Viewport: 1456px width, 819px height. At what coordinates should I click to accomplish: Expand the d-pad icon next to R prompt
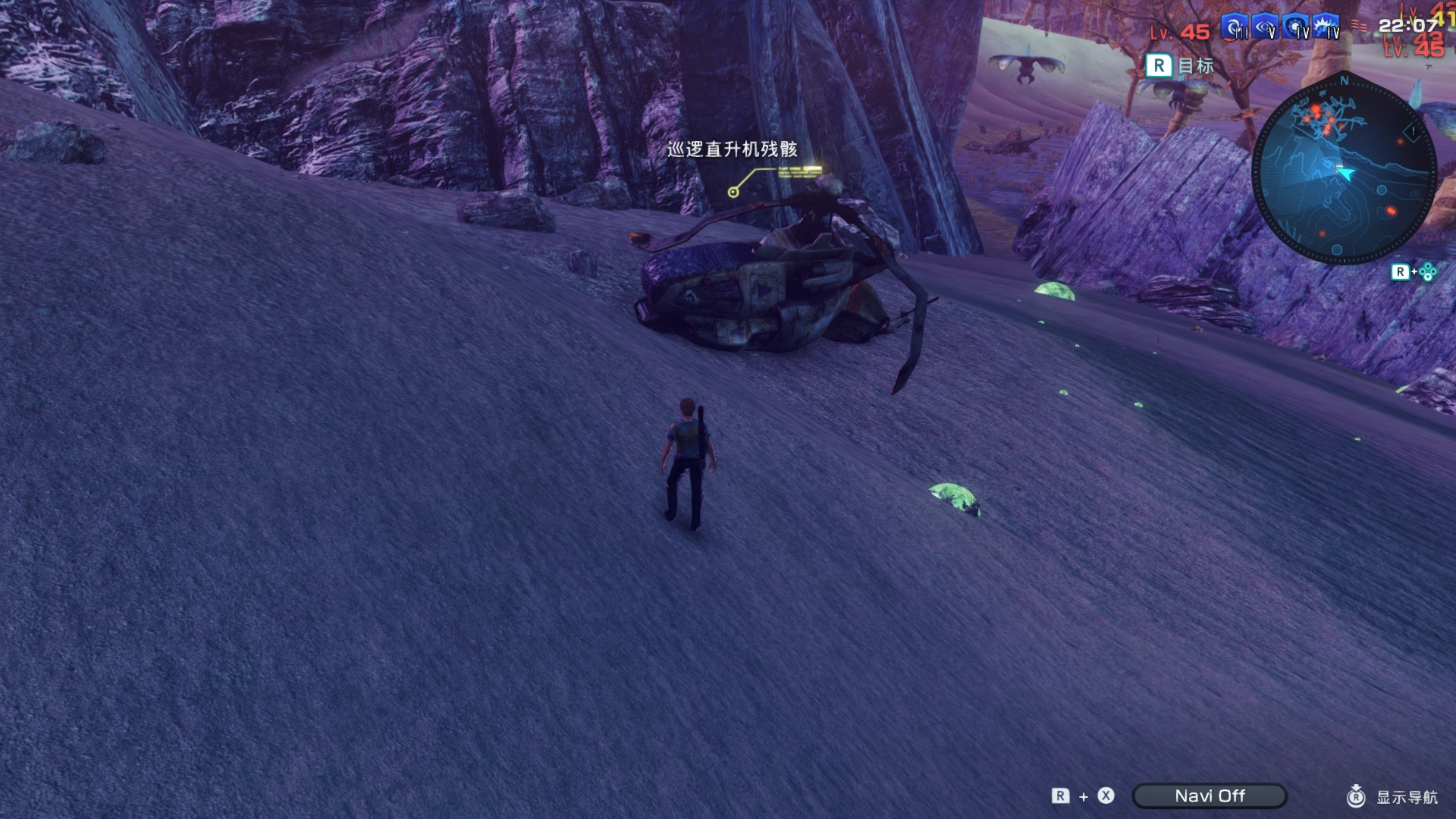(1428, 271)
